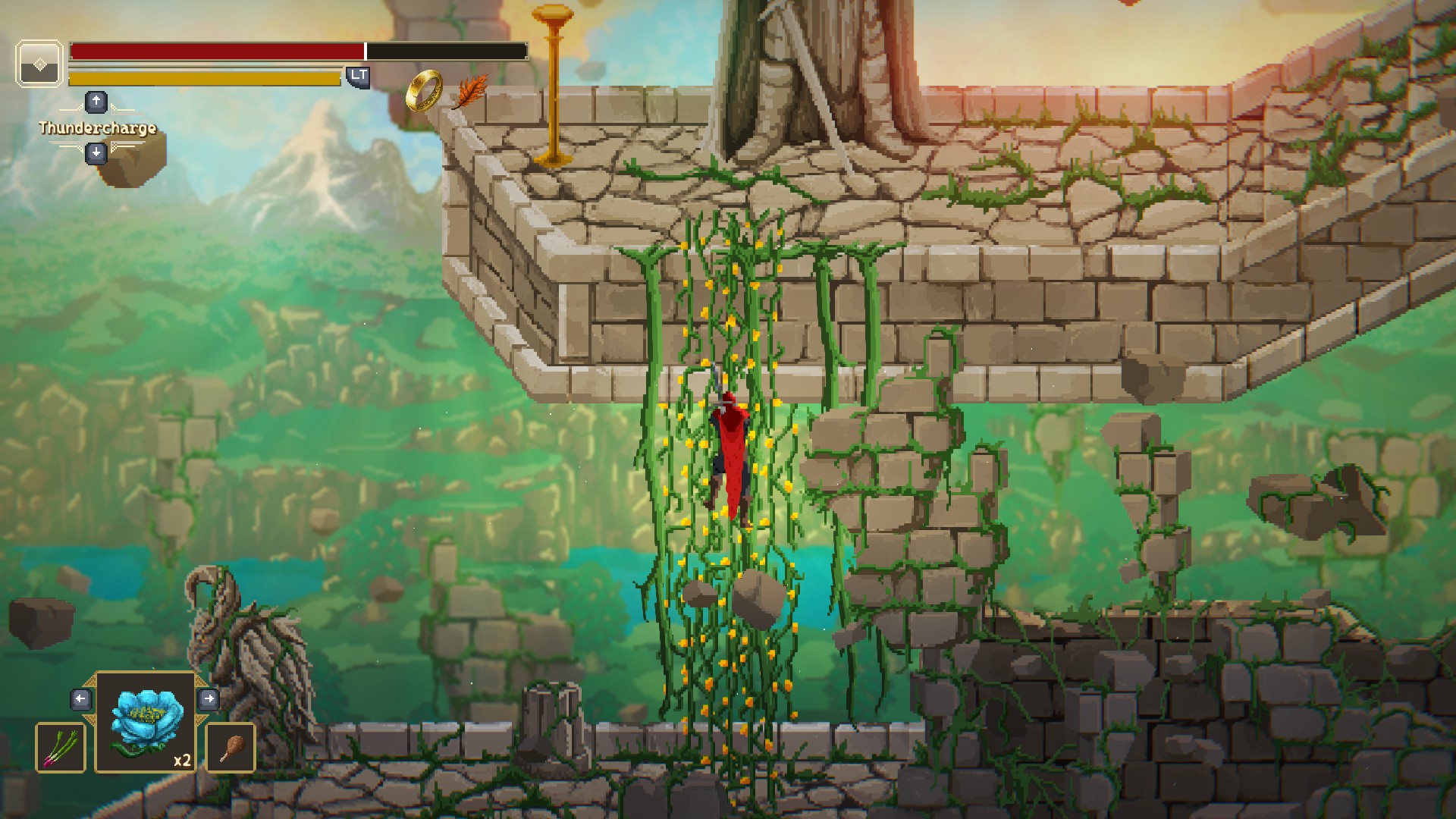Select the blue flower item slot
This screenshot has height=819, width=1456.
[146, 722]
